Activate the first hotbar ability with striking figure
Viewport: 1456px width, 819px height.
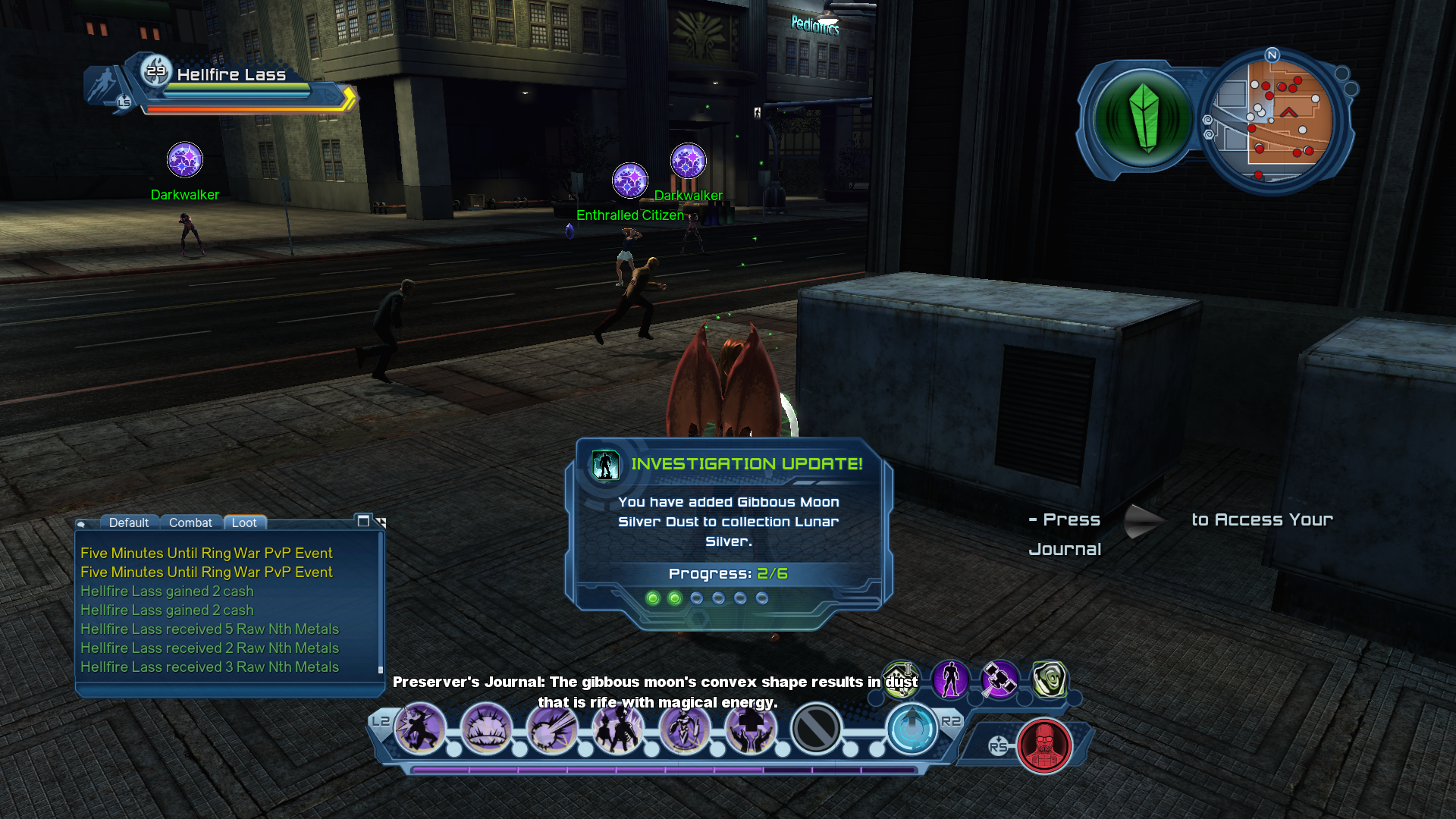420,730
